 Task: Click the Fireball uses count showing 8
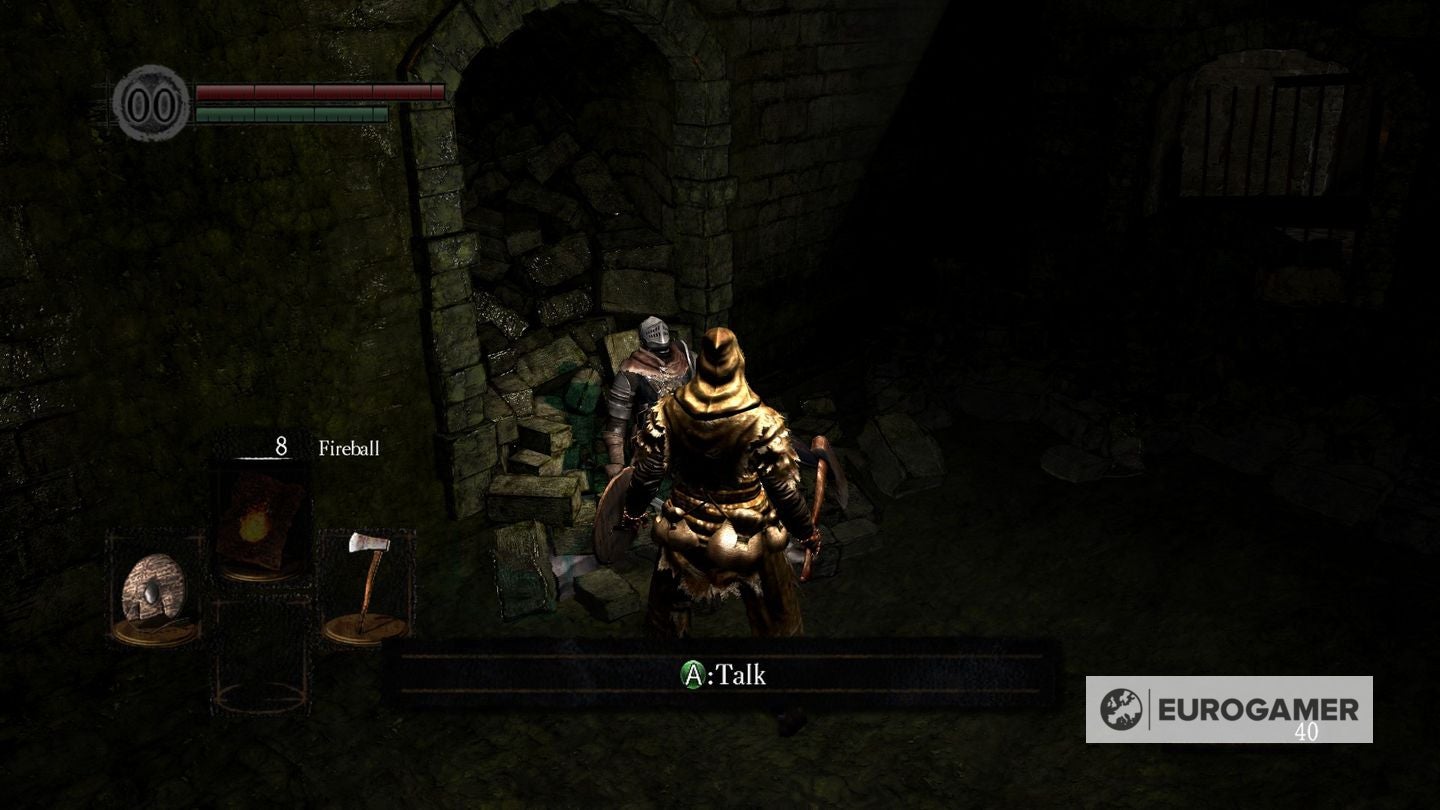283,447
